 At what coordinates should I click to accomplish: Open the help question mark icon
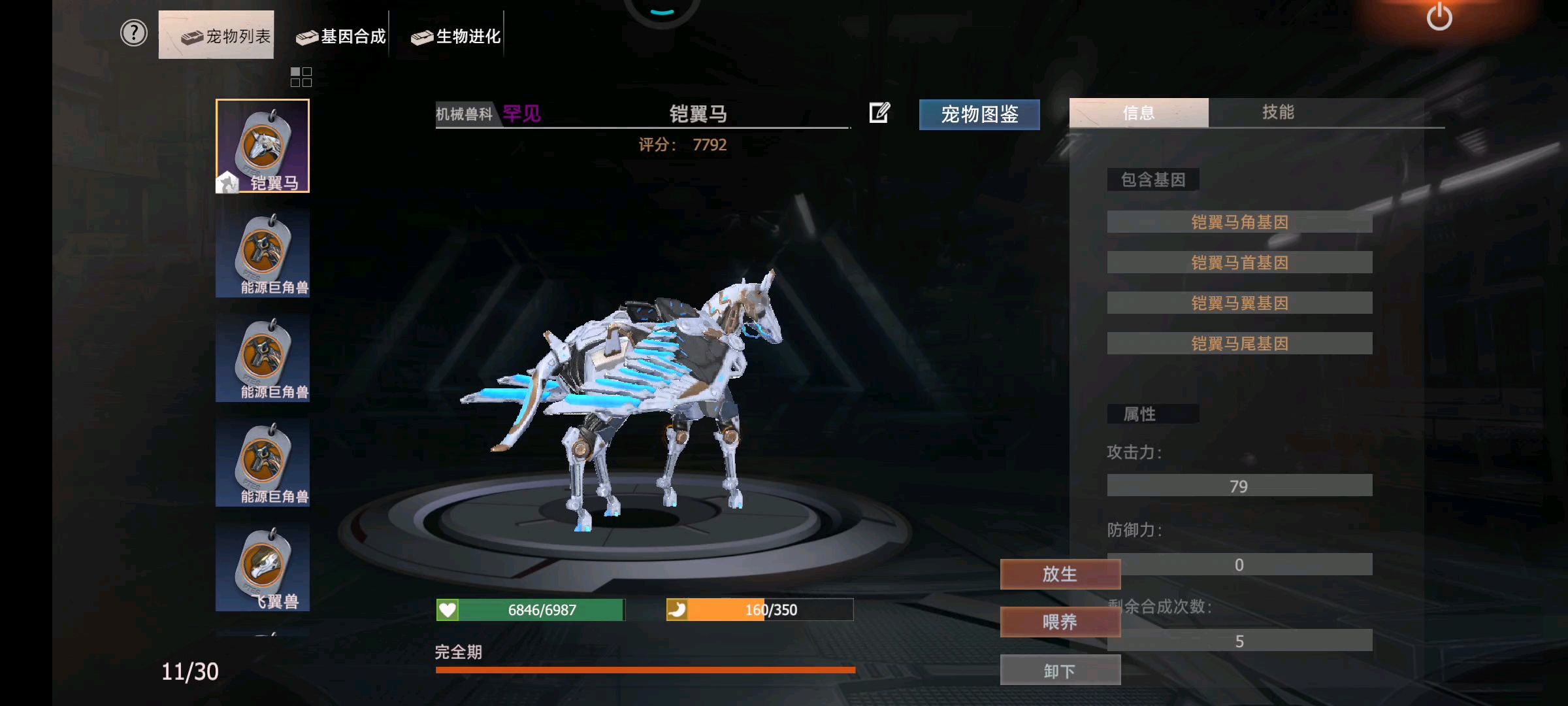[x=133, y=33]
